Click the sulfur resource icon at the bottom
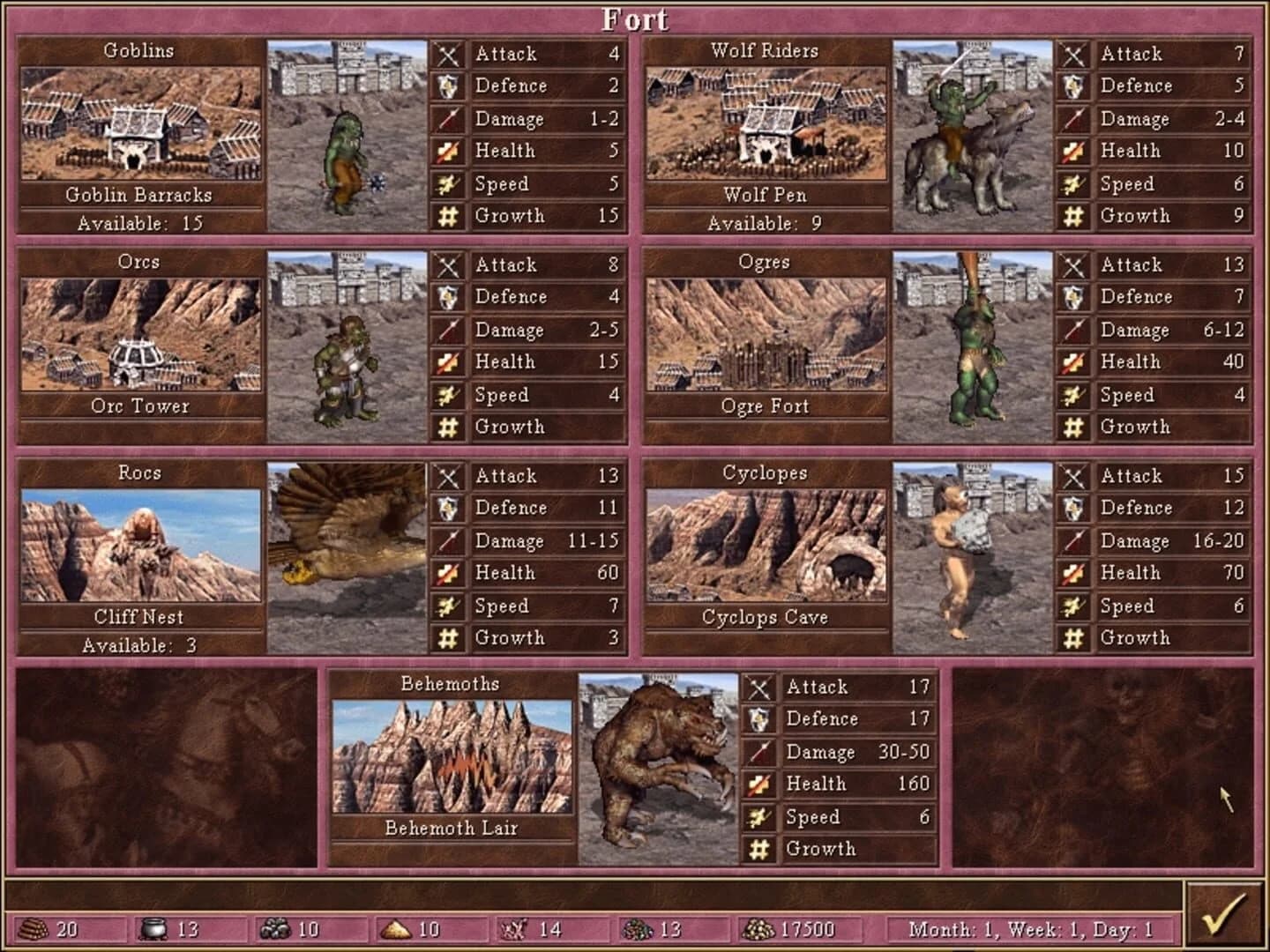Screen dimensions: 1270x952 coord(396,927)
